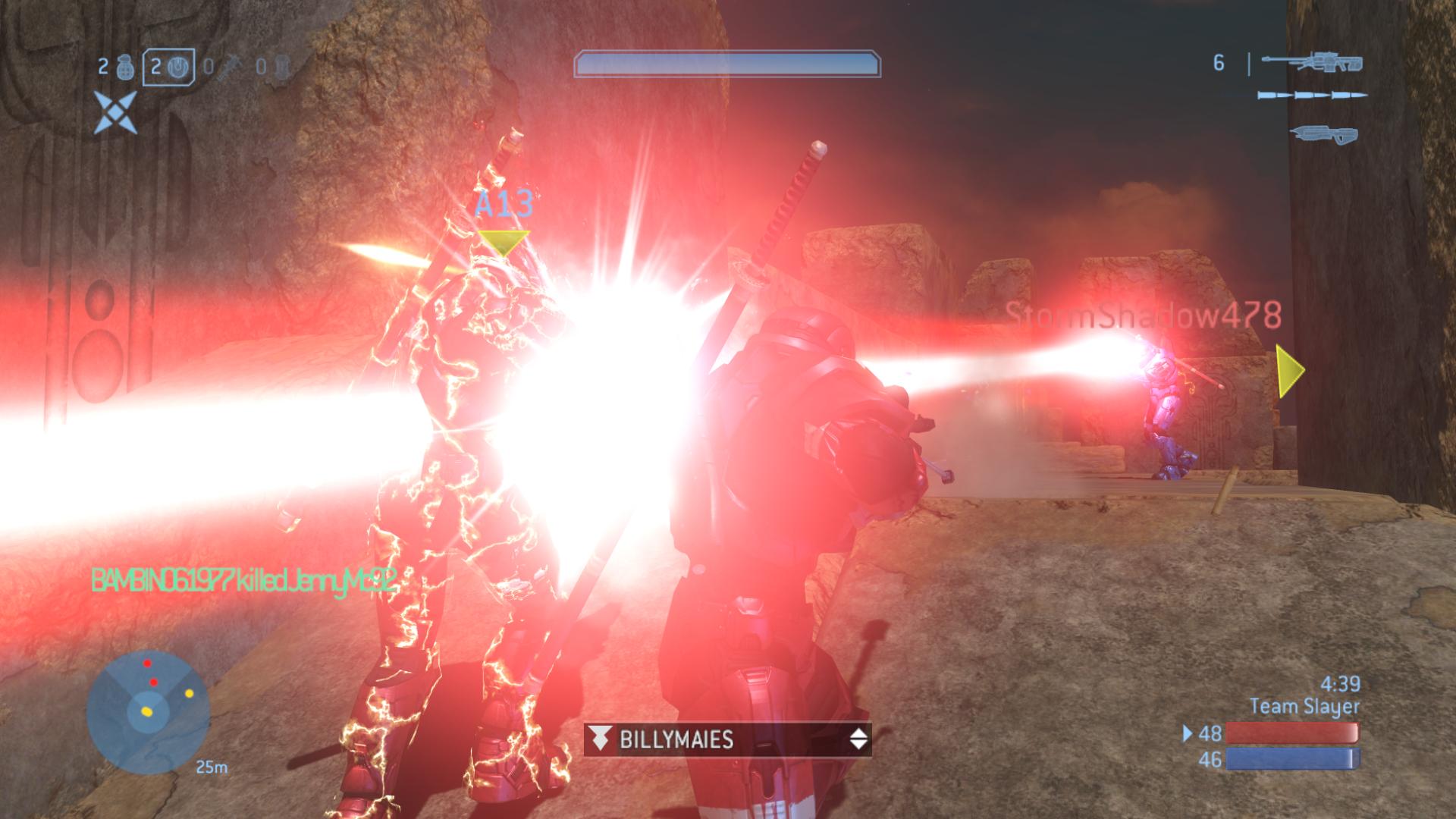Click the circular motion tracker radar

(x=148, y=711)
